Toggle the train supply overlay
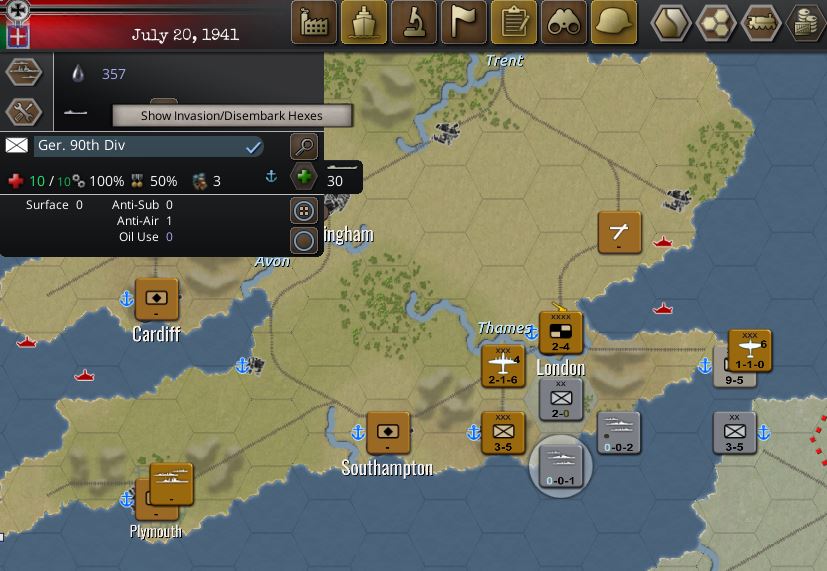 tap(763, 22)
